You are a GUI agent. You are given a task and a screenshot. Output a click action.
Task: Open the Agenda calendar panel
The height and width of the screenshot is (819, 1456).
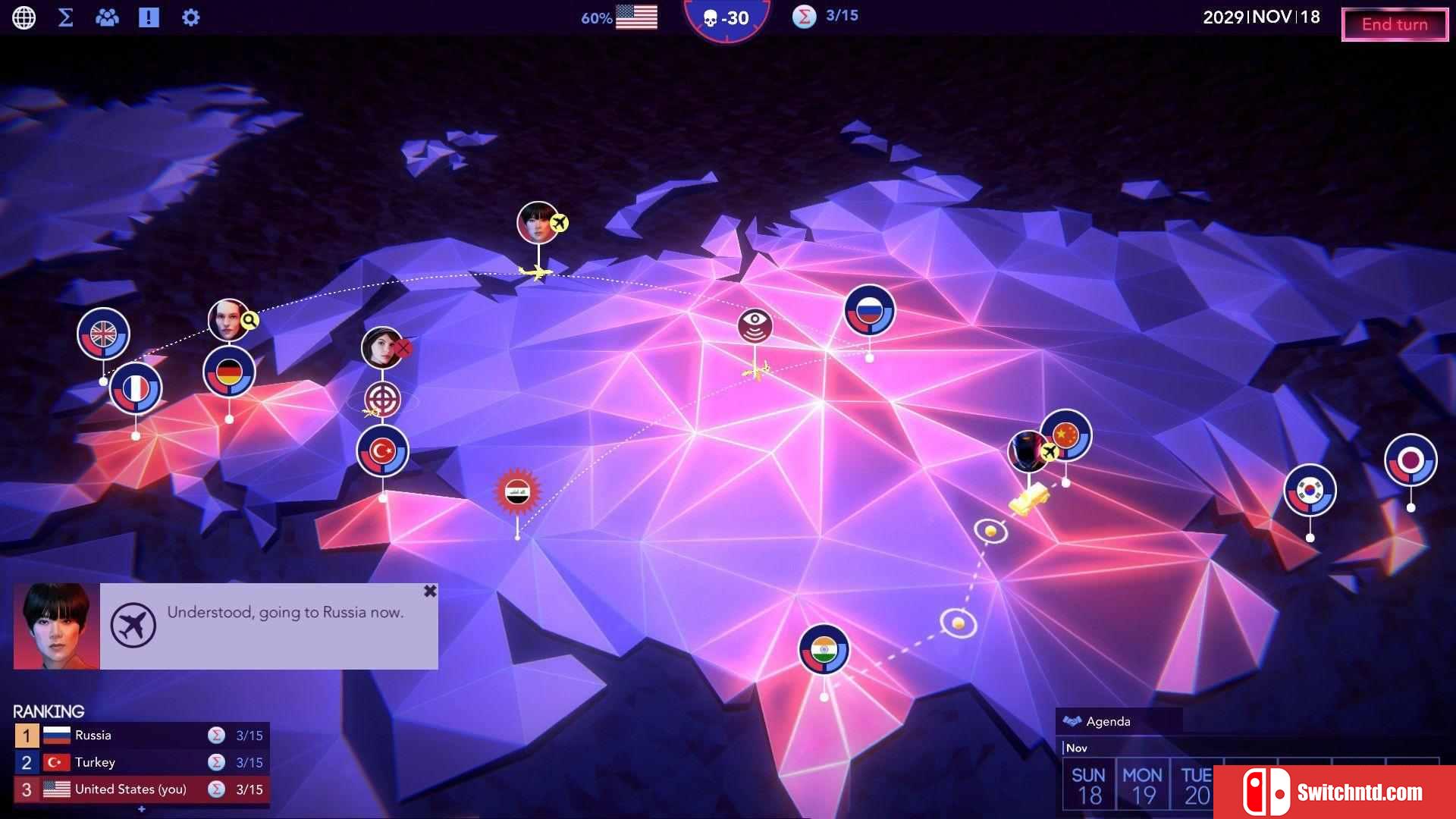pyautogui.click(x=1108, y=721)
